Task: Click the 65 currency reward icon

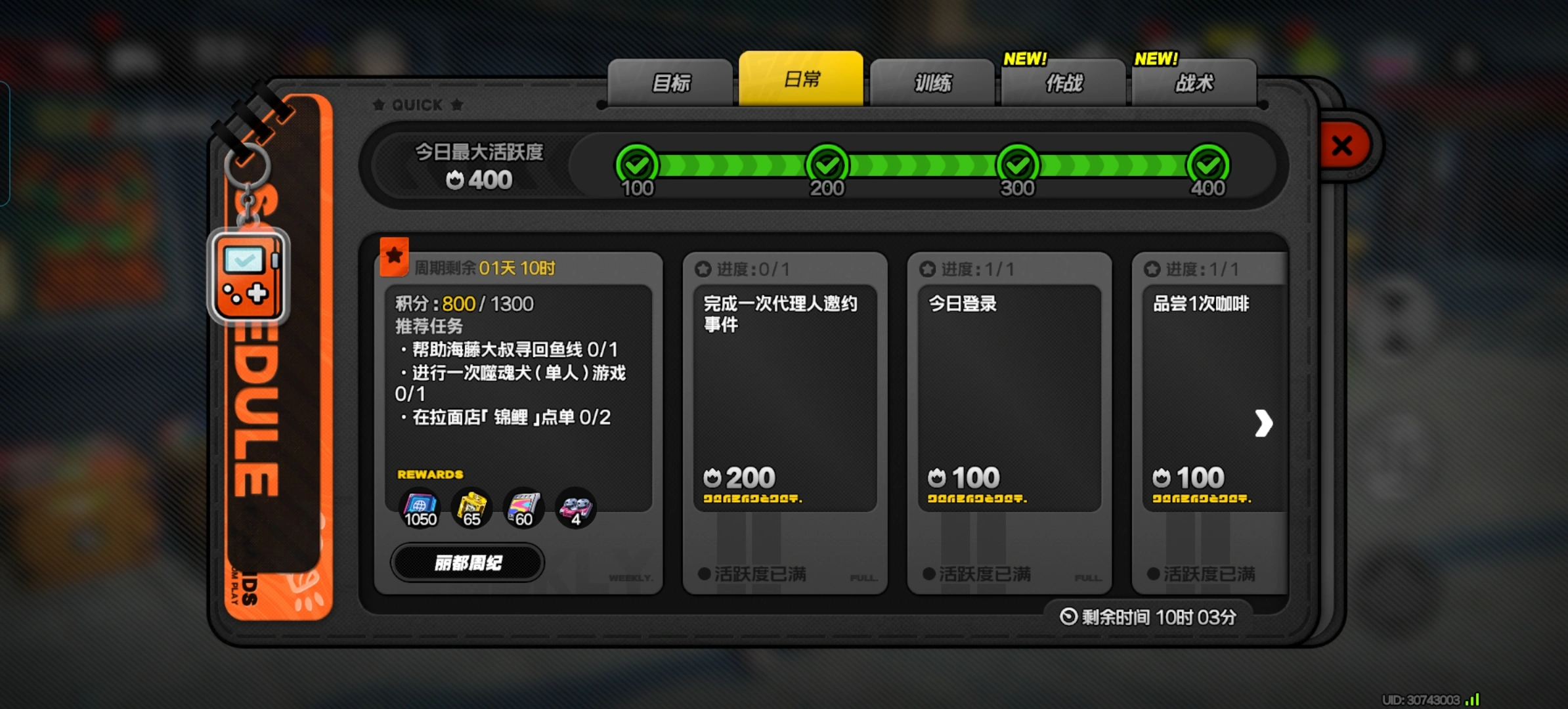Action: coord(471,507)
